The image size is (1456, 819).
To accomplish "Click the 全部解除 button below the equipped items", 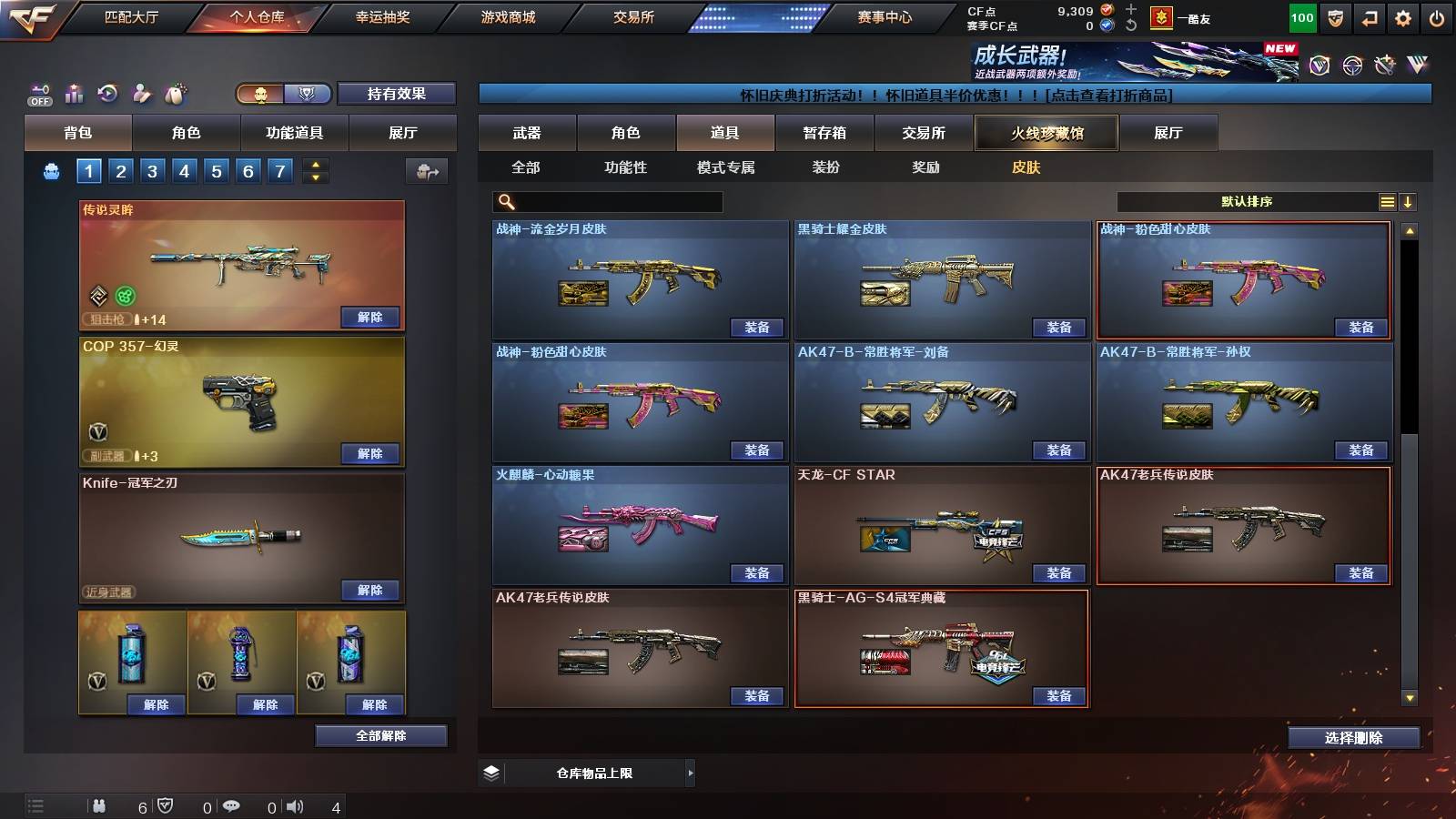I will coord(381,735).
